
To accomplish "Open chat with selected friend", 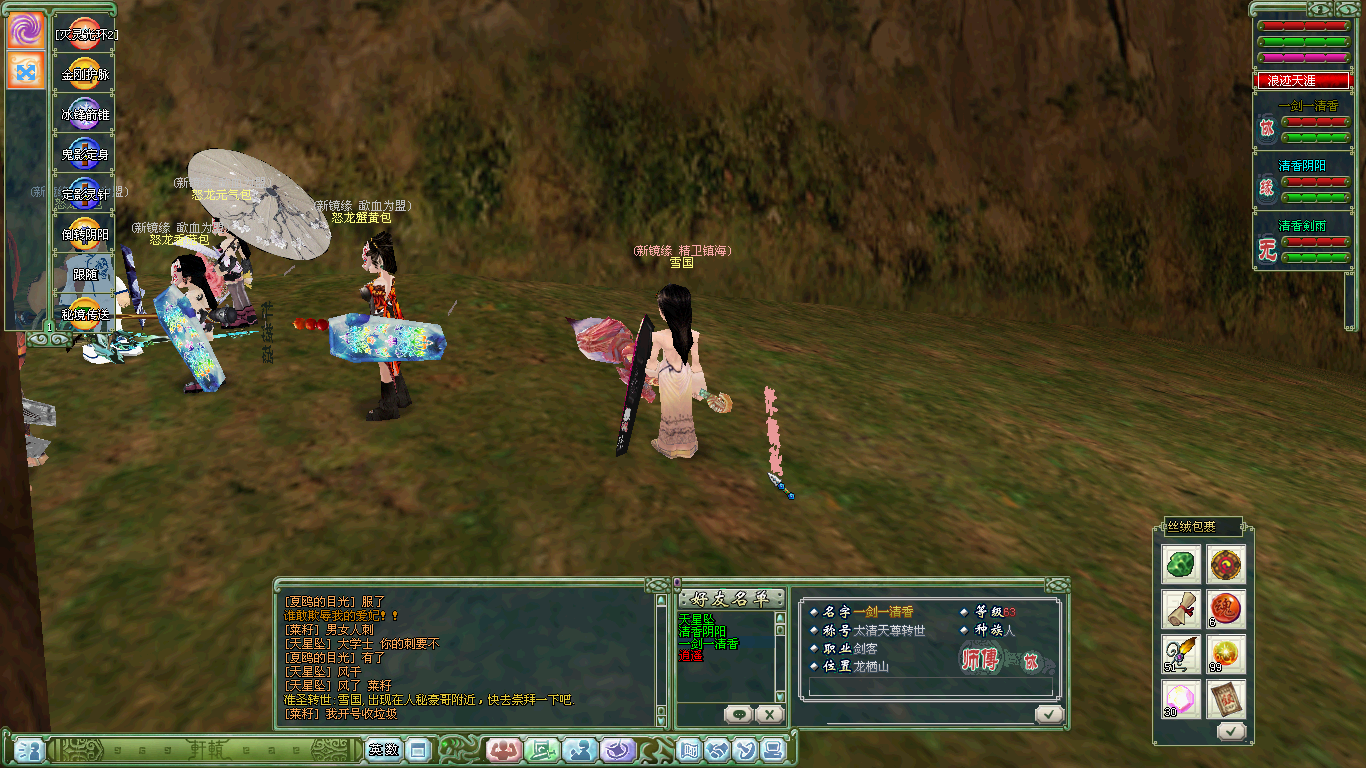I will [739, 714].
